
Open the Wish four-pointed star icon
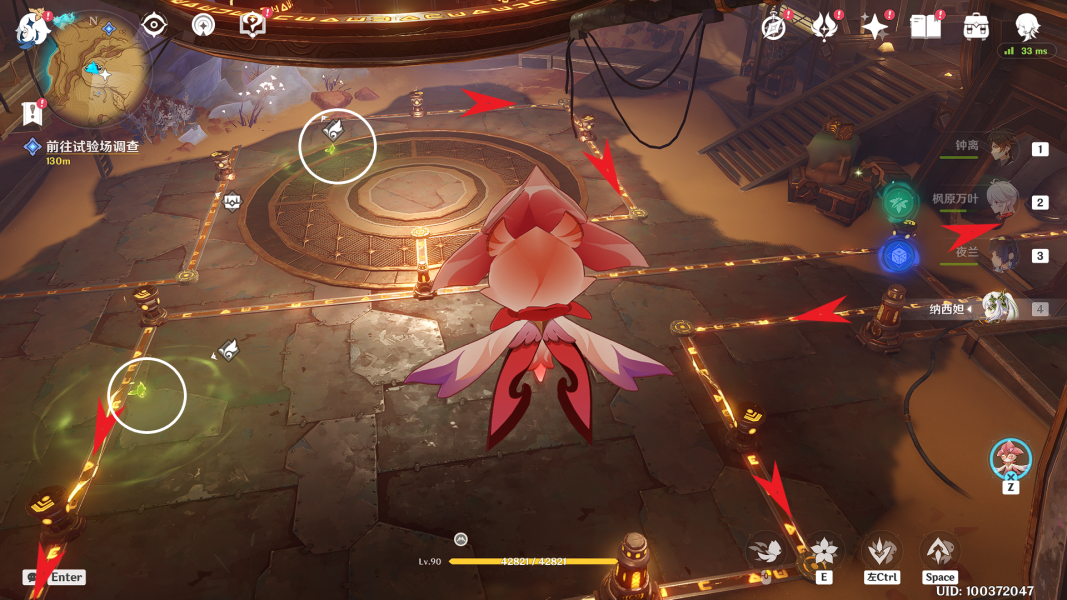pyautogui.click(x=874, y=27)
